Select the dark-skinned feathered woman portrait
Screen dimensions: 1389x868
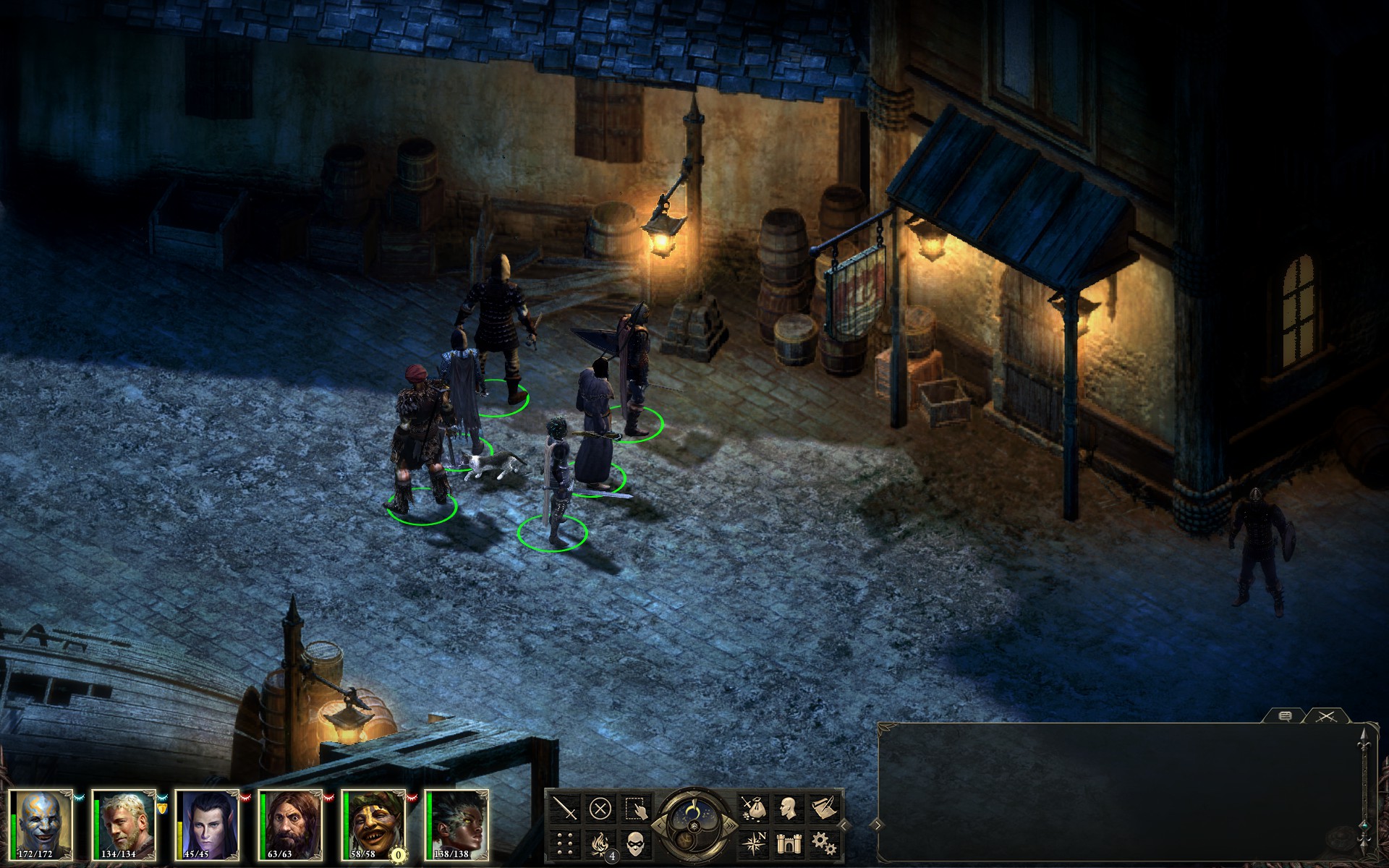coord(457,825)
